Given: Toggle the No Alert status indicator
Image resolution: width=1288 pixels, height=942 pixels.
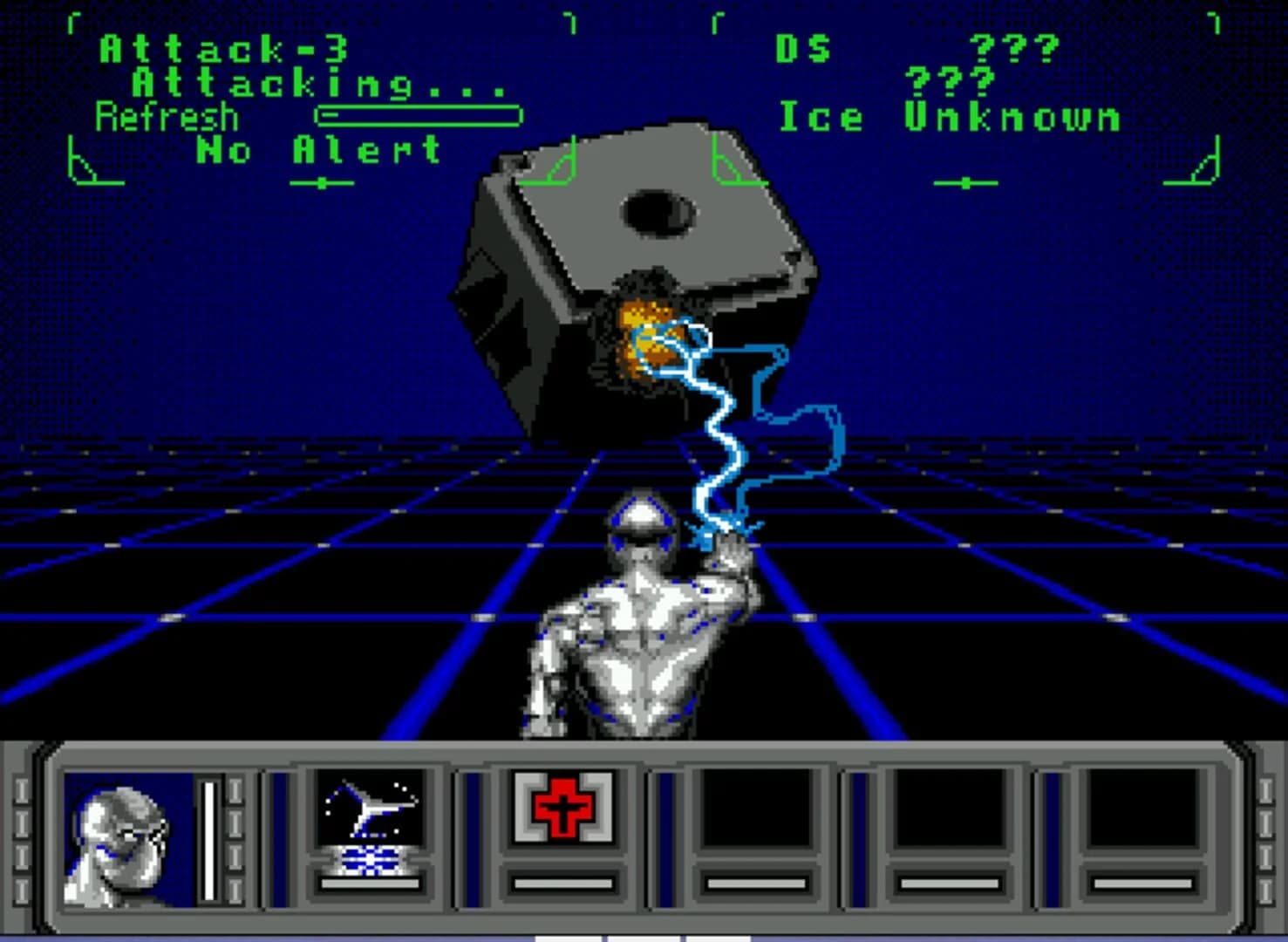Looking at the screenshot, I should point(314,150).
